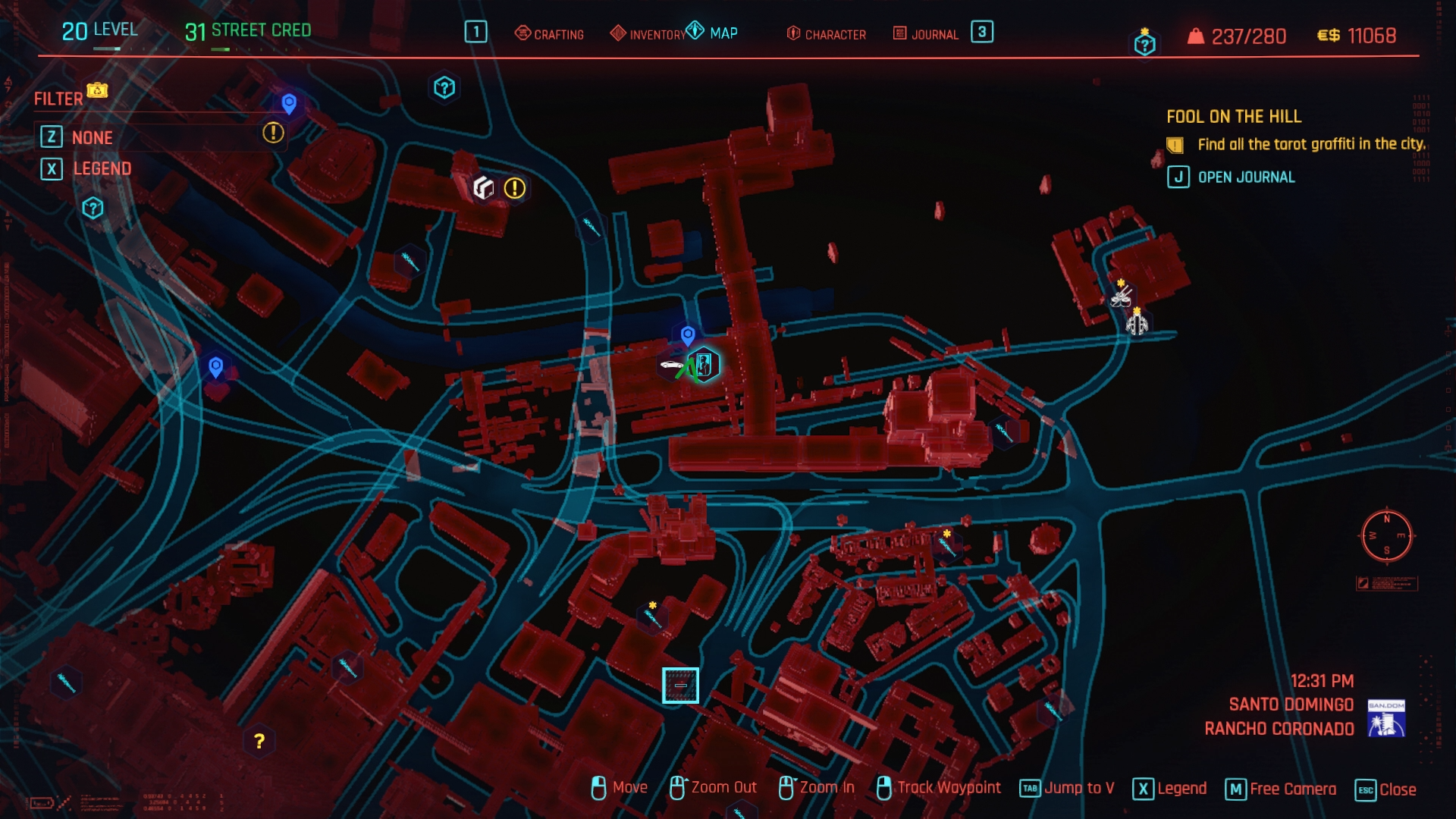Go to the Journal tab

click(x=926, y=34)
